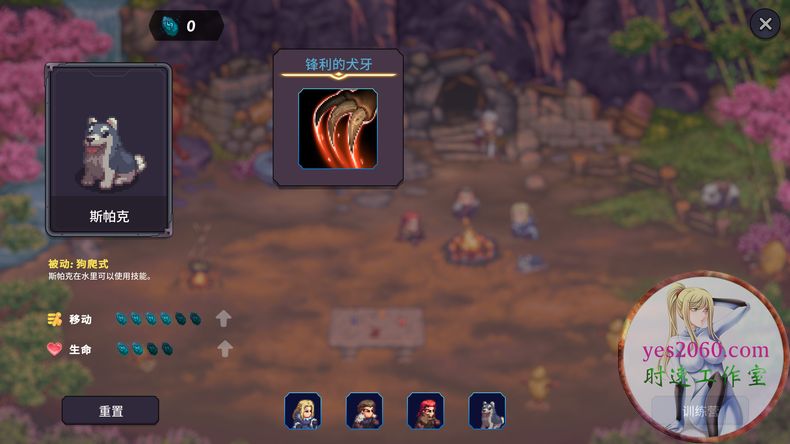Choose the husky dog portrait
The width and height of the screenshot is (790, 444).
(x=487, y=411)
